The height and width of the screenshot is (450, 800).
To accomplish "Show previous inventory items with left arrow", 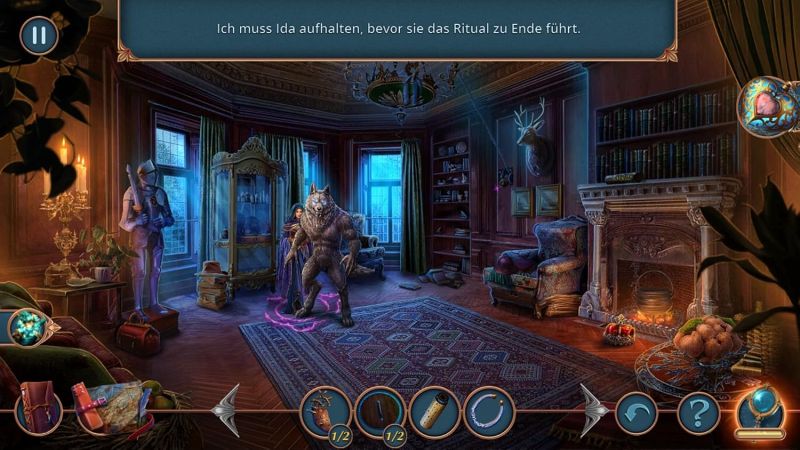I will point(228,410).
